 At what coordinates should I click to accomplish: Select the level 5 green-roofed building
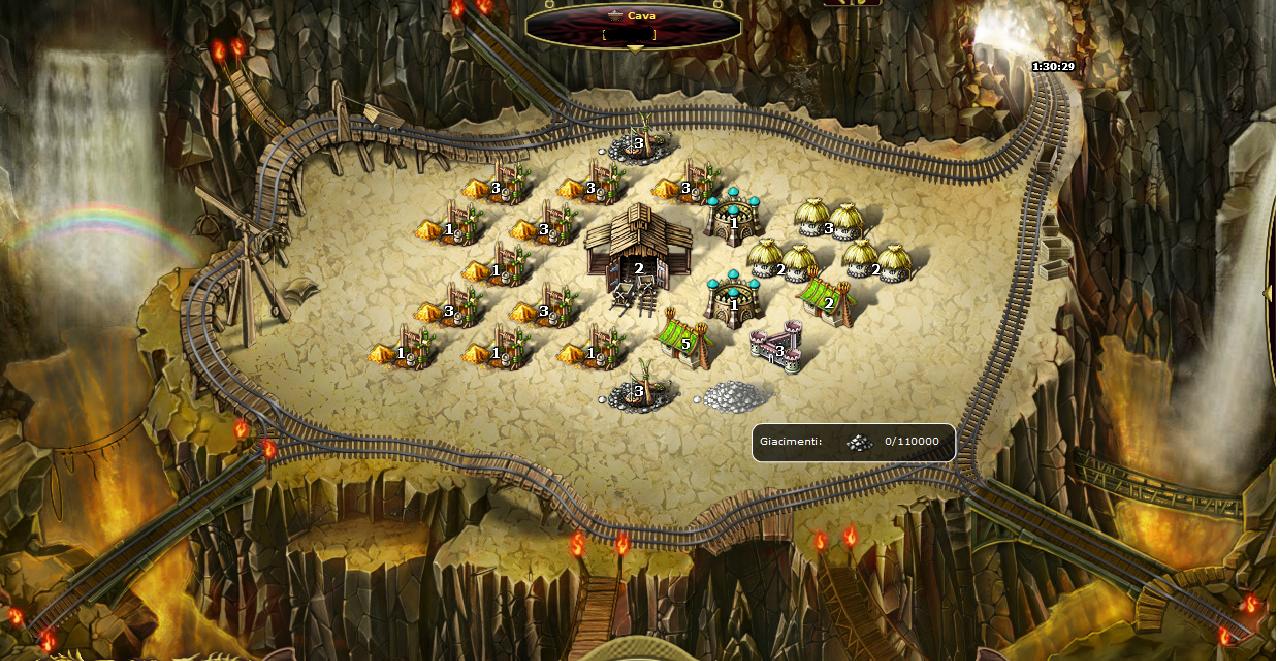686,338
